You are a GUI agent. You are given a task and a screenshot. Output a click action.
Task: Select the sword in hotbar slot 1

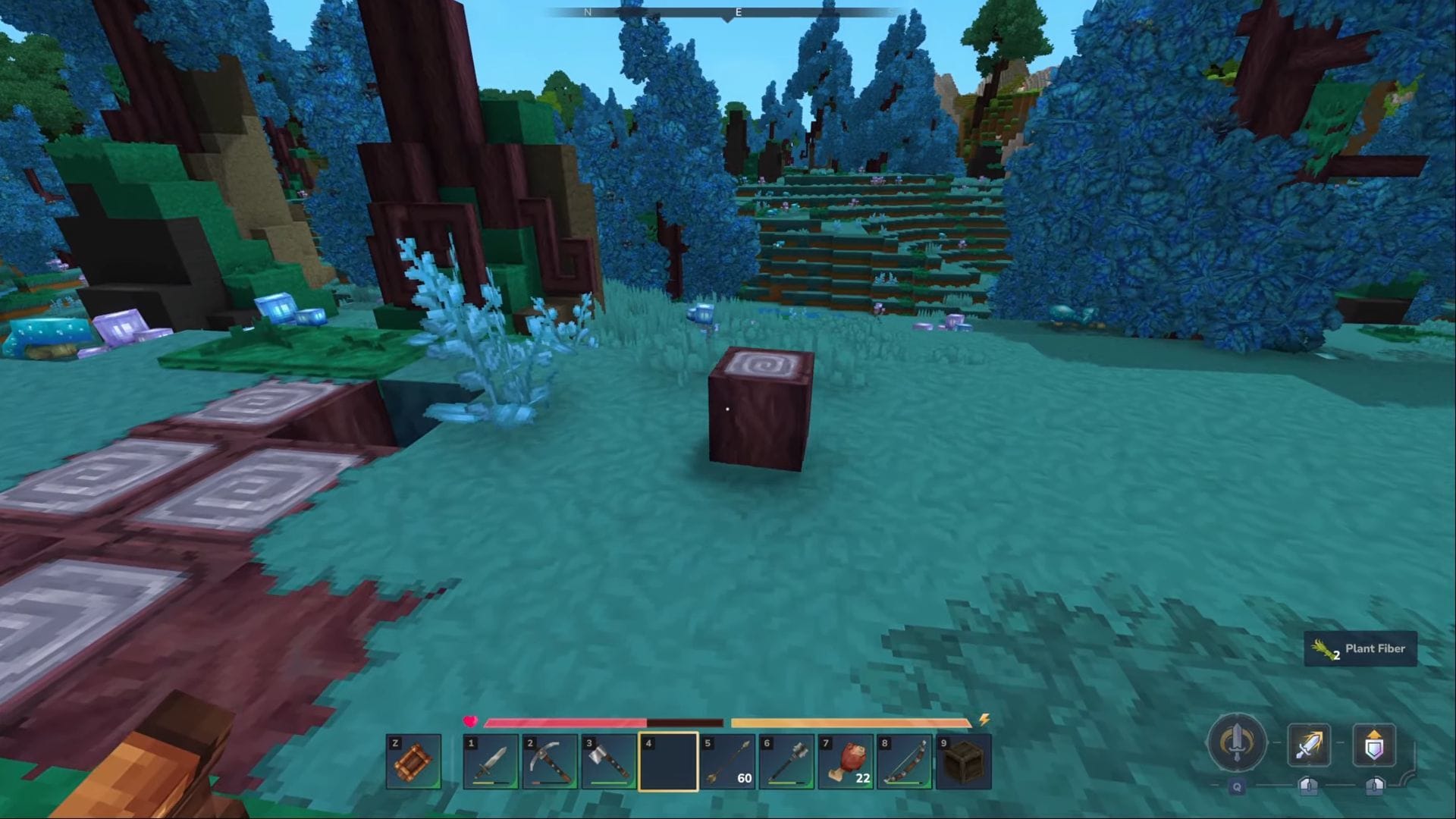pyautogui.click(x=491, y=762)
